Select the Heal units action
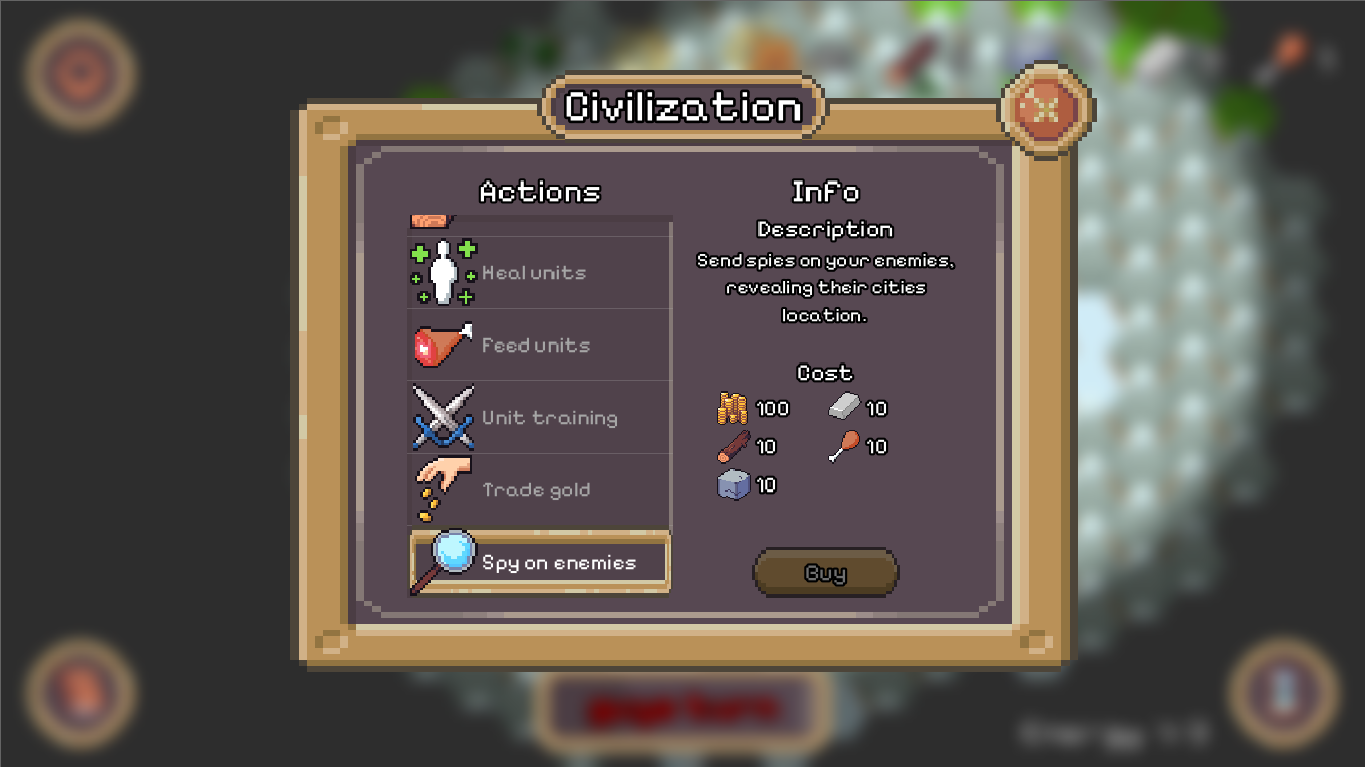 [540, 273]
